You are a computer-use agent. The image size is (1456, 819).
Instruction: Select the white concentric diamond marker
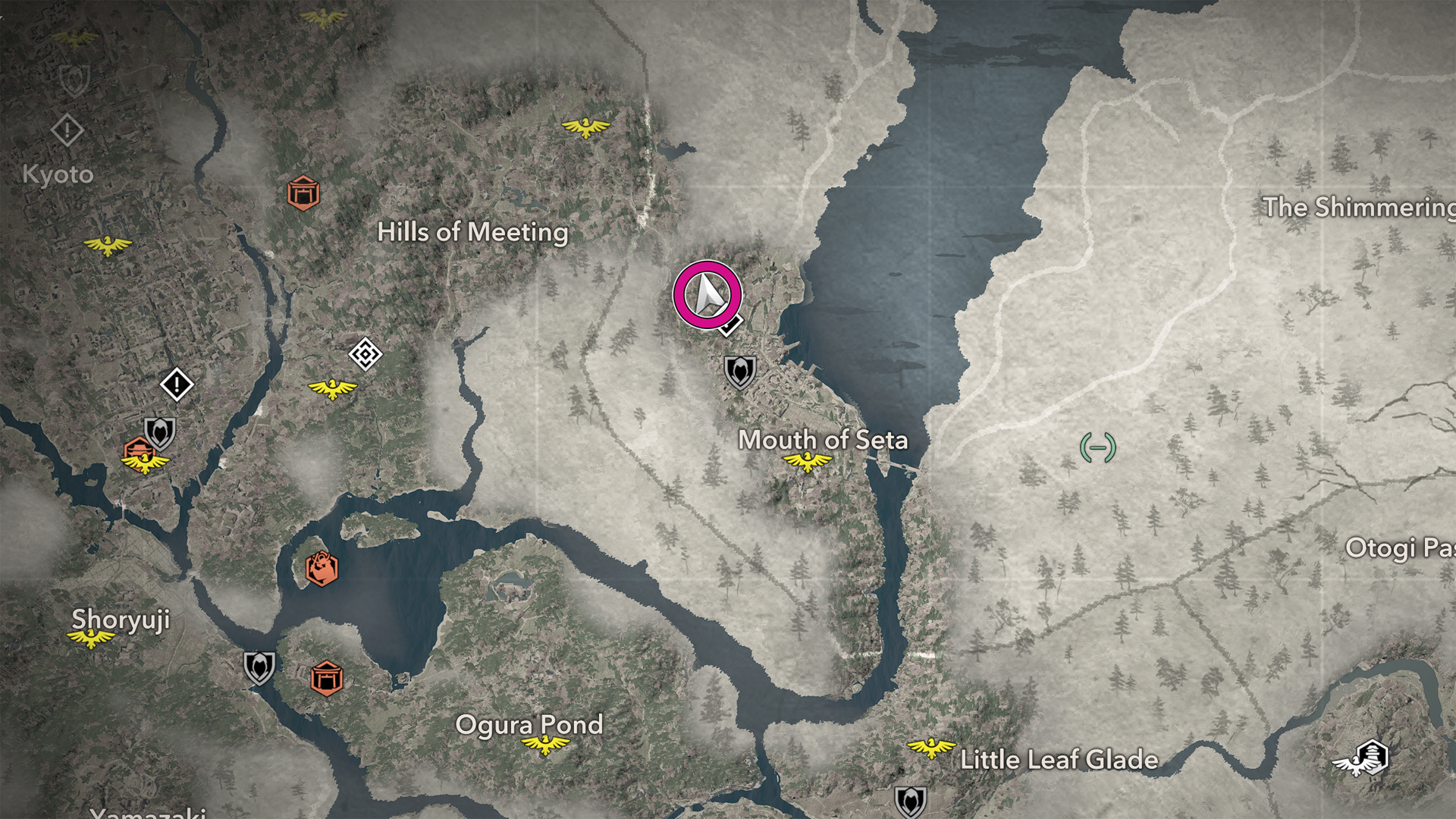[365, 354]
